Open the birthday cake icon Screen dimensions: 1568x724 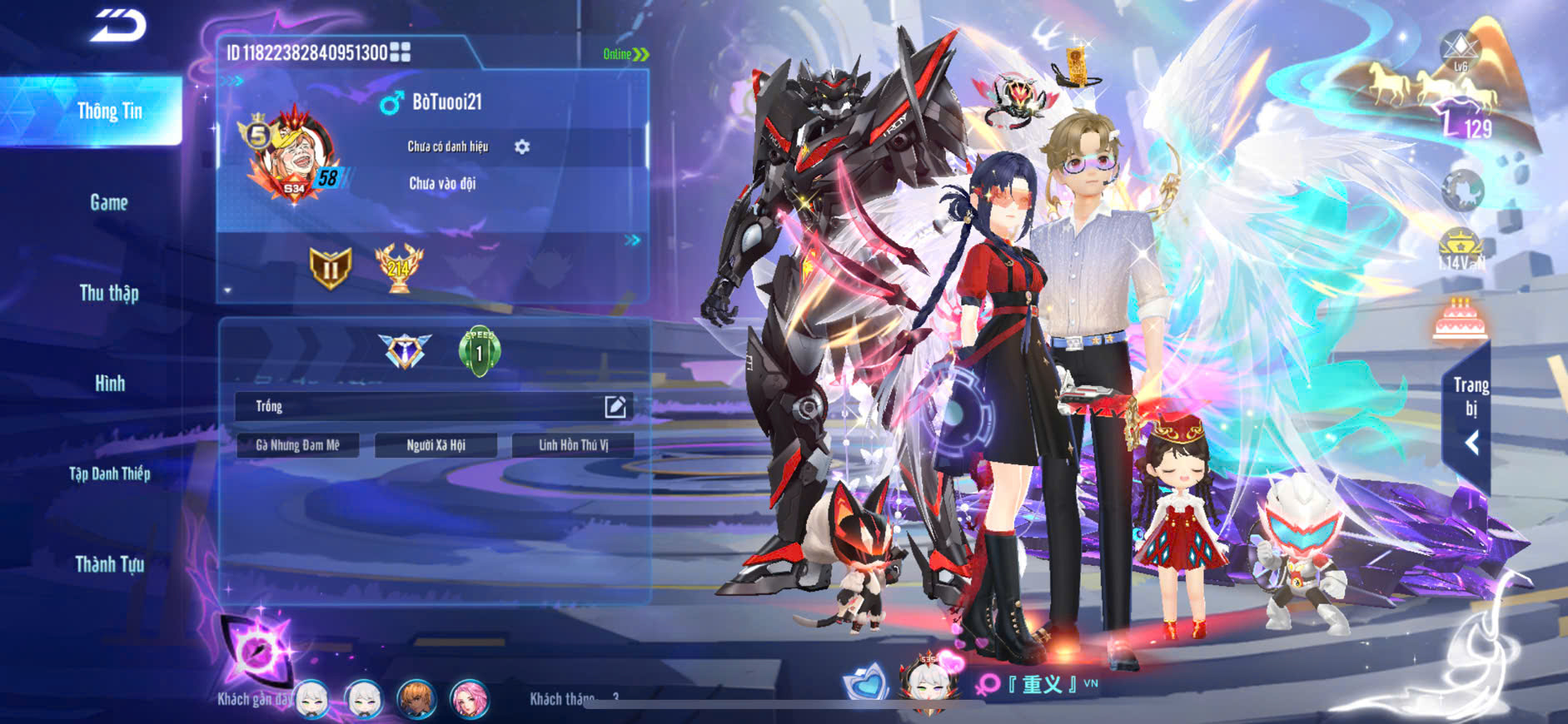pos(1460,319)
